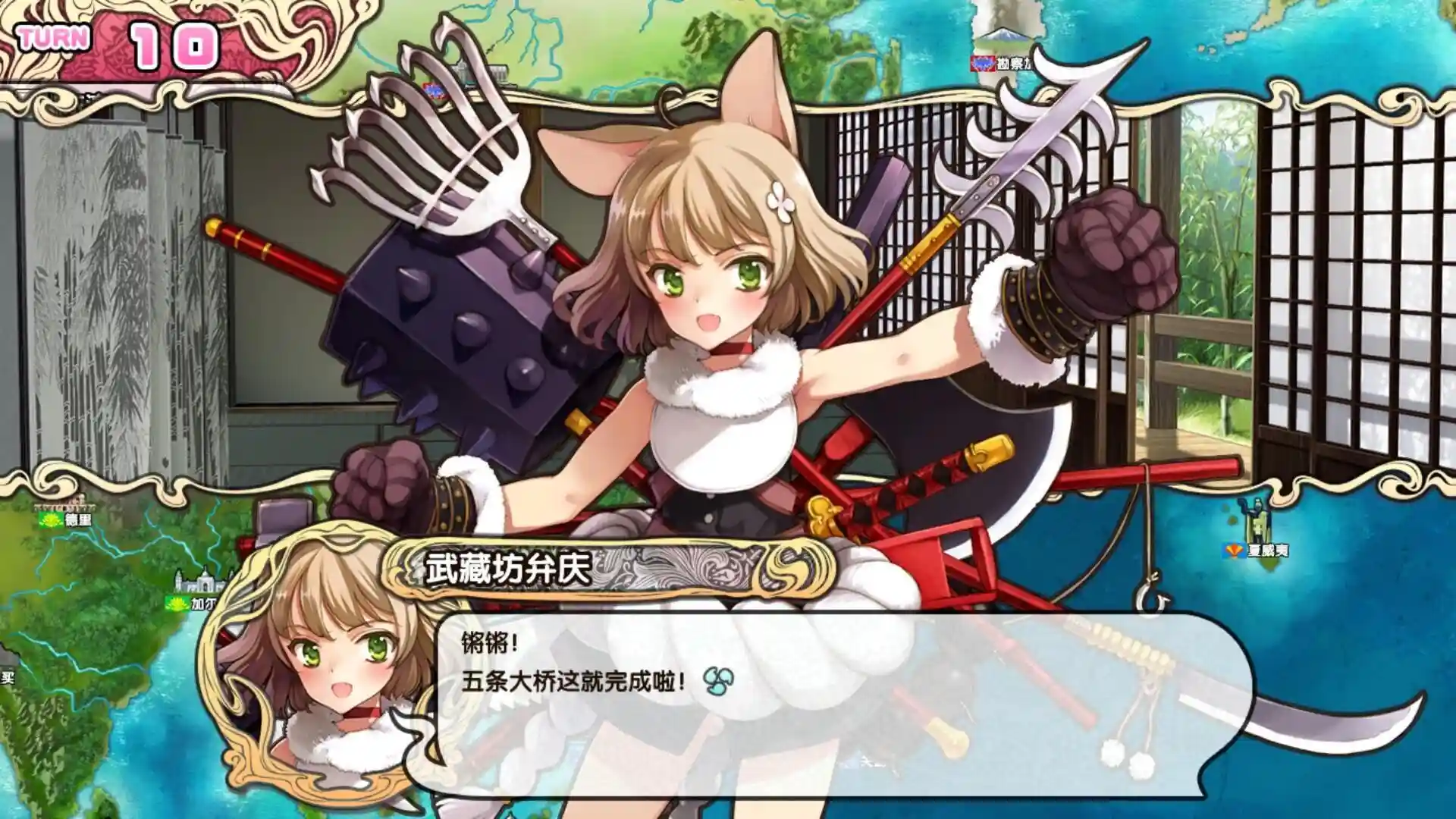The image size is (1456, 819).
Task: Expand the partially hidden 买 city label
Action: (6, 677)
